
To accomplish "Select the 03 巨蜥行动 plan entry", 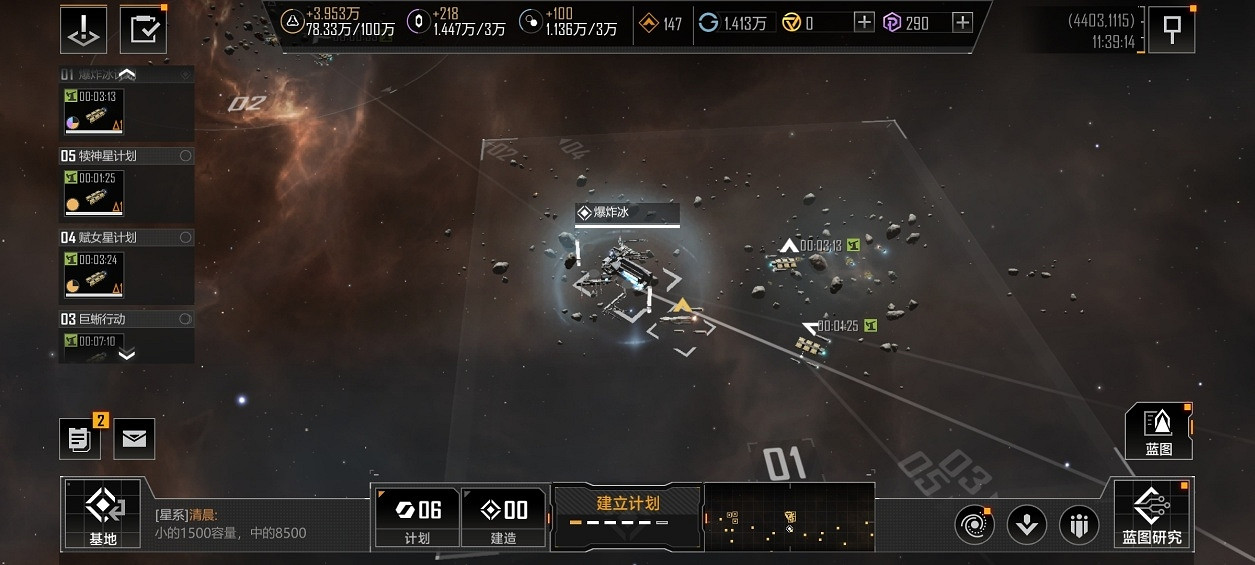I will coord(125,319).
